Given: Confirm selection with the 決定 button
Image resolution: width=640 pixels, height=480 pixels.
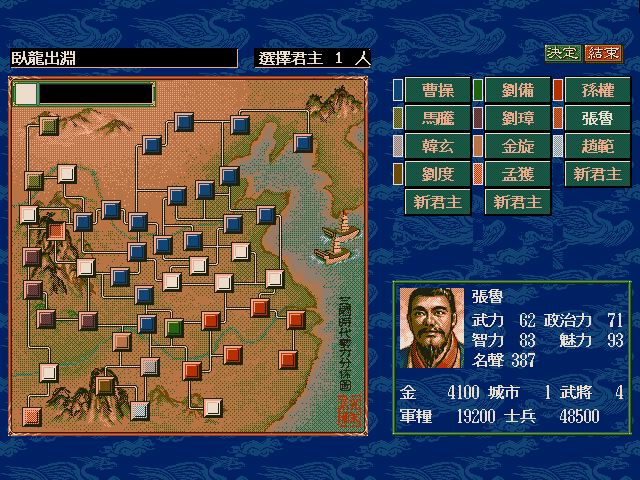Looking at the screenshot, I should click(562, 53).
